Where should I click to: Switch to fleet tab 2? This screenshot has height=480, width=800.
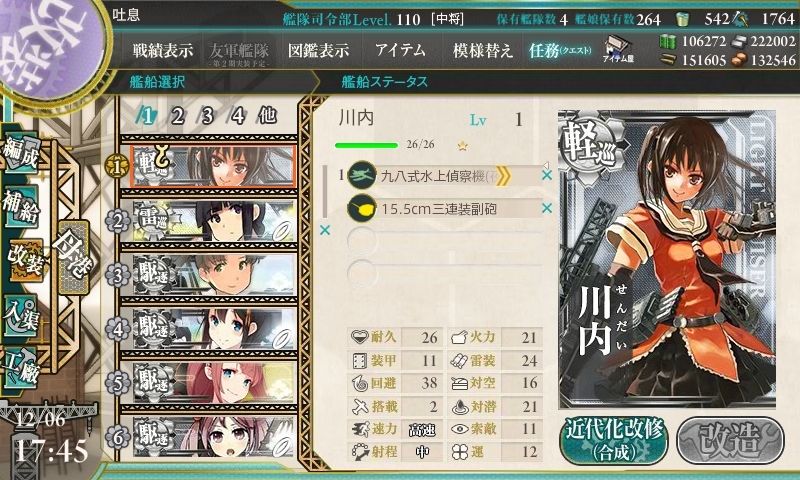point(177,115)
